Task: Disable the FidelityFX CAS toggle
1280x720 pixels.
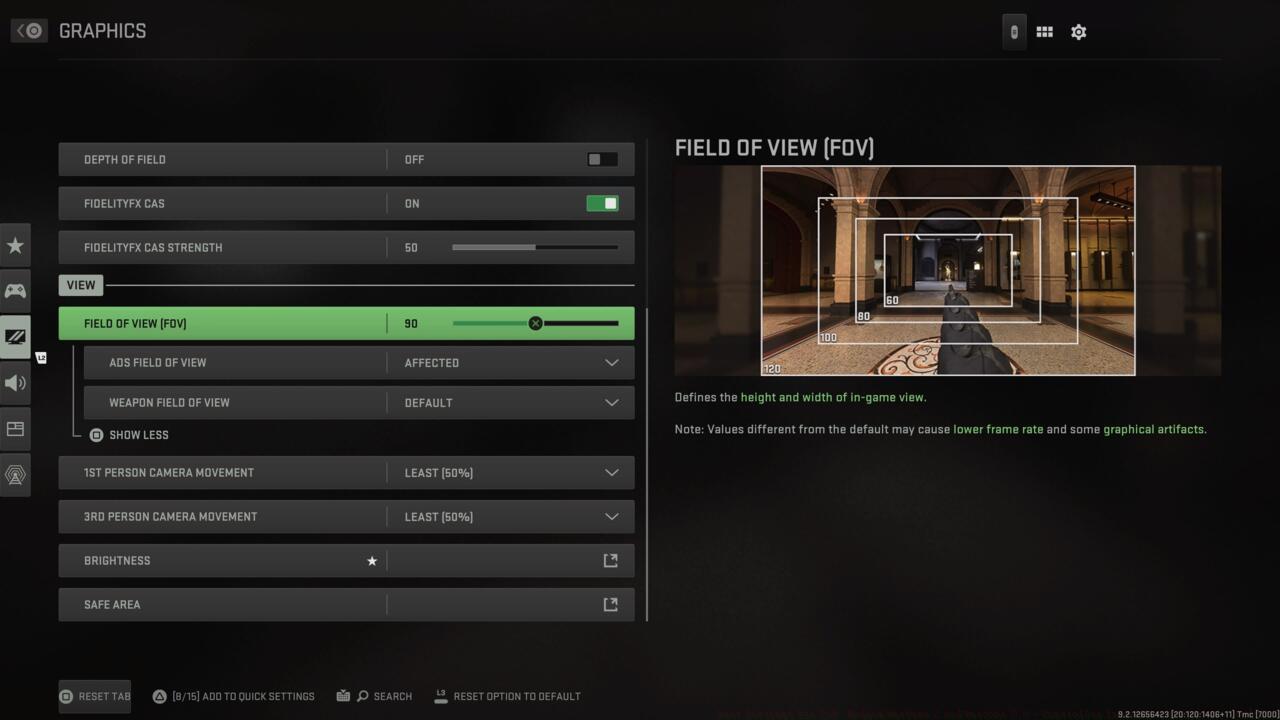Action: [x=601, y=202]
